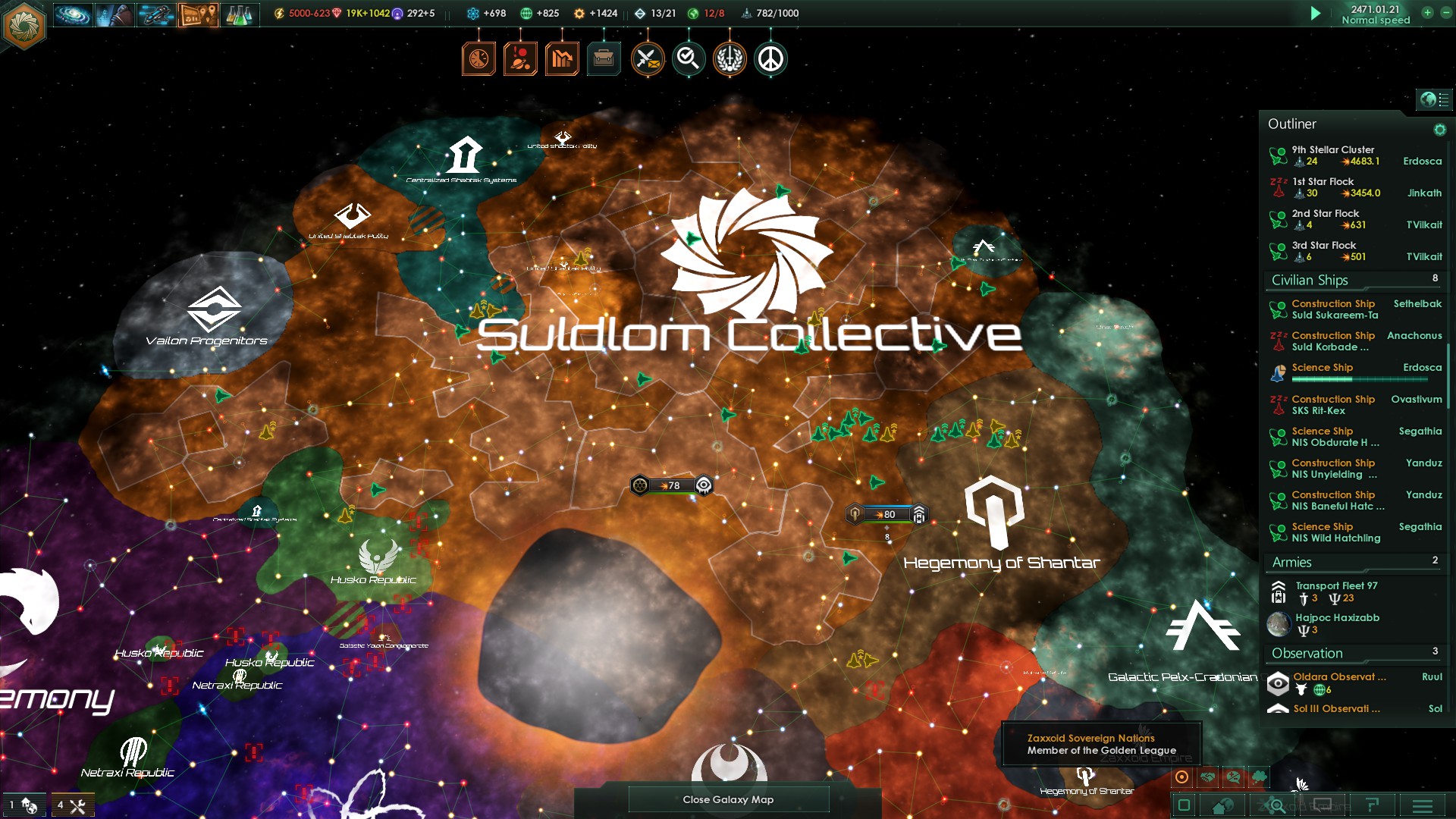Open the hamburger main menu button
Image resolution: width=1456 pixels, height=819 pixels.
pos(1423,805)
